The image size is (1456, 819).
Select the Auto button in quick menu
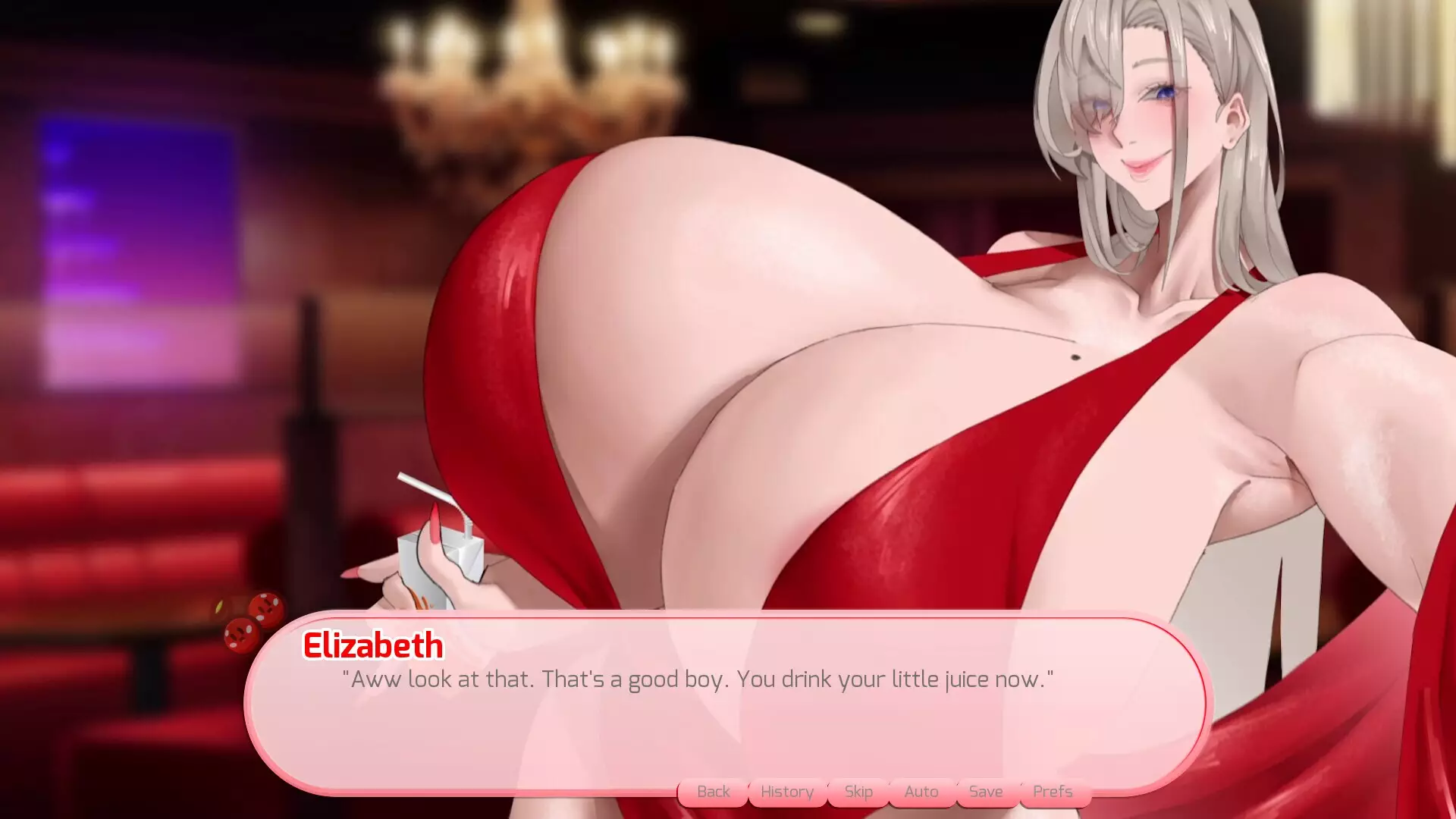pyautogui.click(x=921, y=791)
